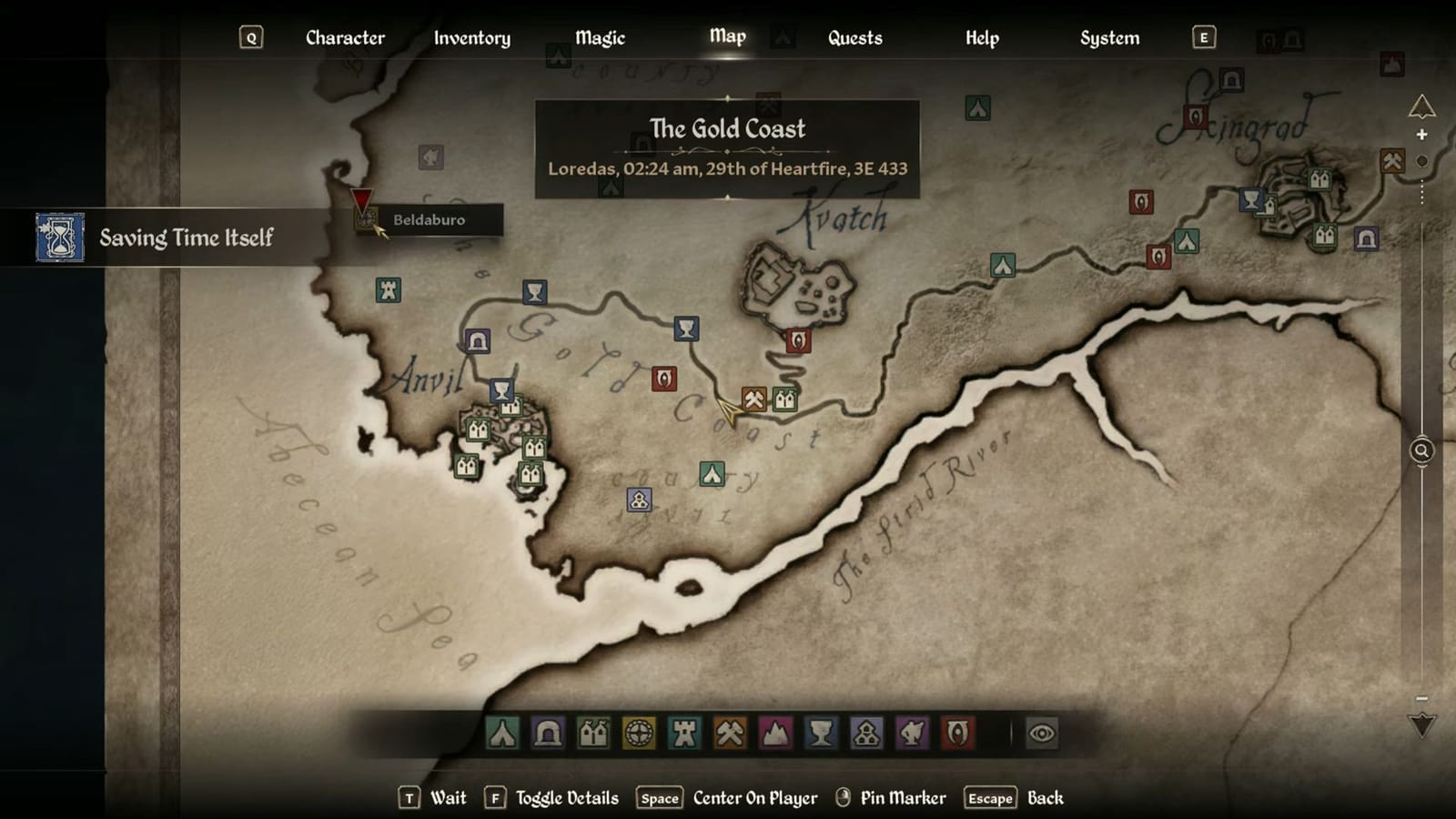Click Back to leave the map
1456x819 pixels.
pyautogui.click(x=1045, y=797)
